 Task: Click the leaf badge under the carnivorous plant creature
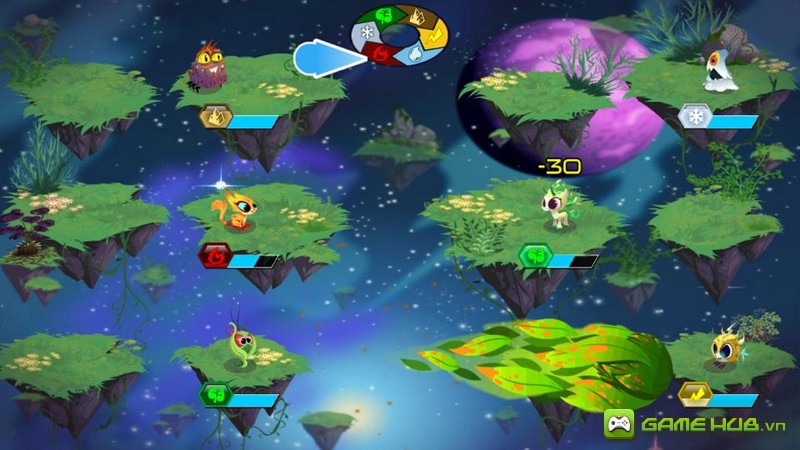click(215, 396)
